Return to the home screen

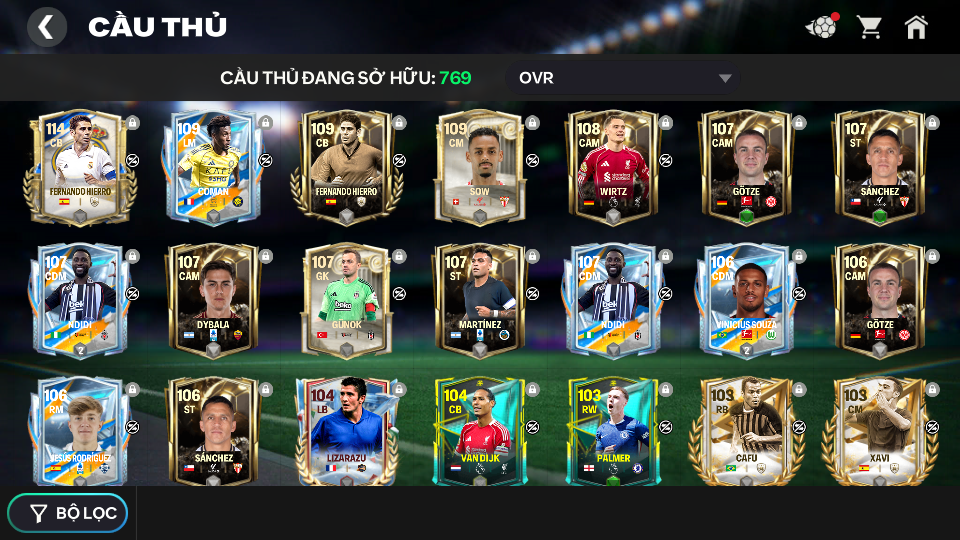(x=916, y=27)
